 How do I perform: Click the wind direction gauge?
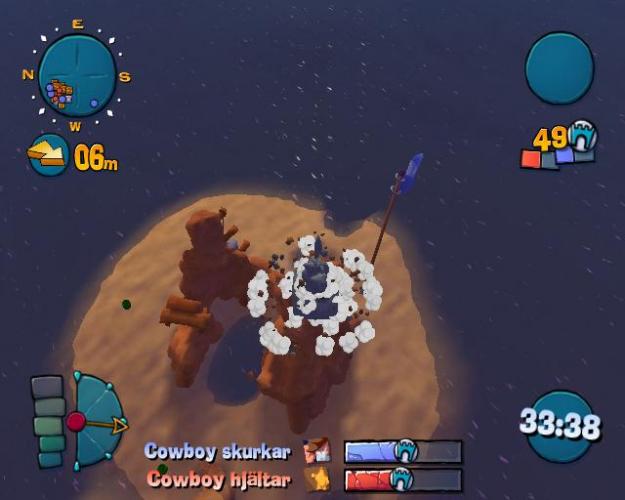click(97, 422)
